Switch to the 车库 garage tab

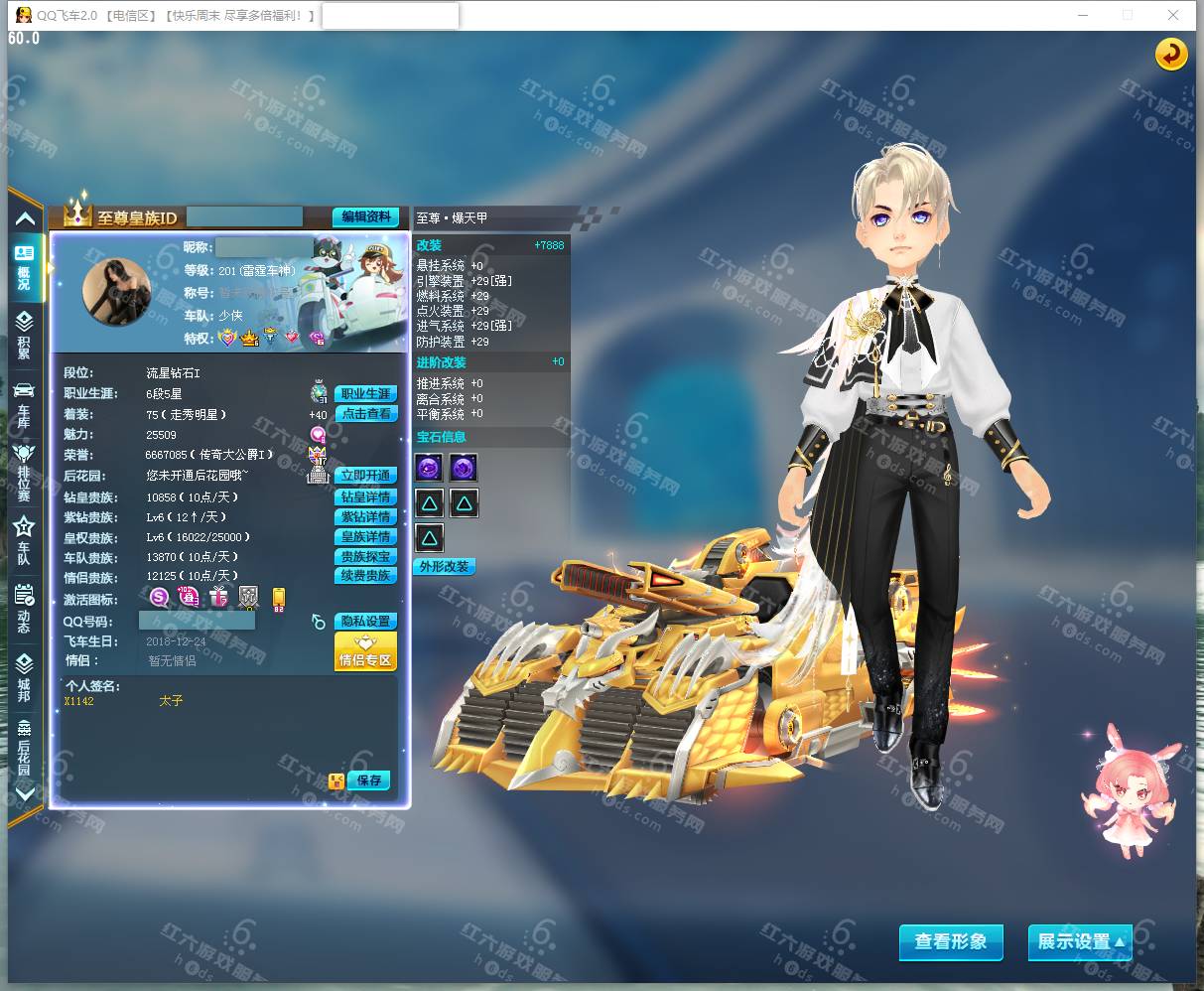pyautogui.click(x=24, y=405)
